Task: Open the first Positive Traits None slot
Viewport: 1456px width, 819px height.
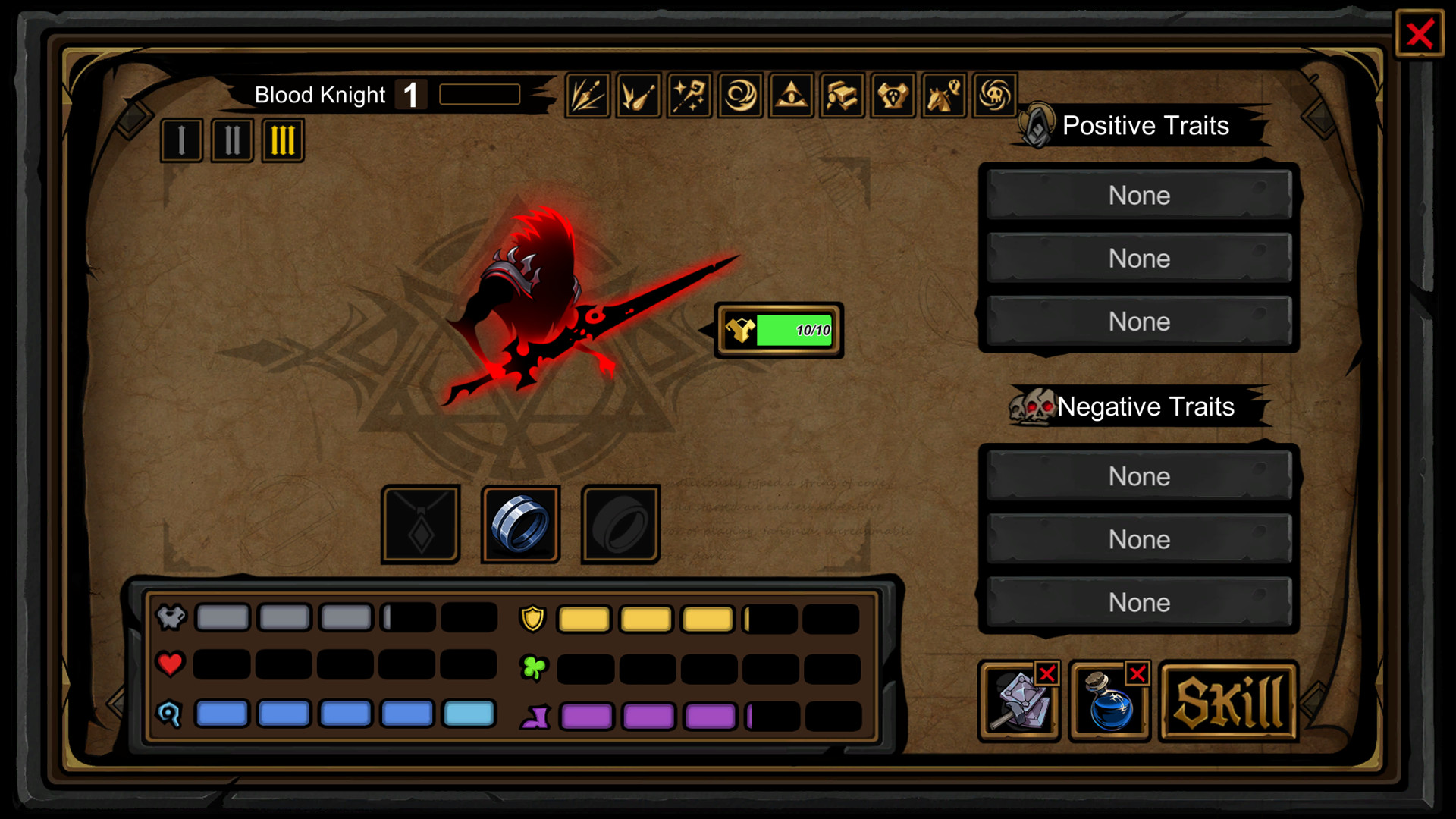Action: 1138,196
